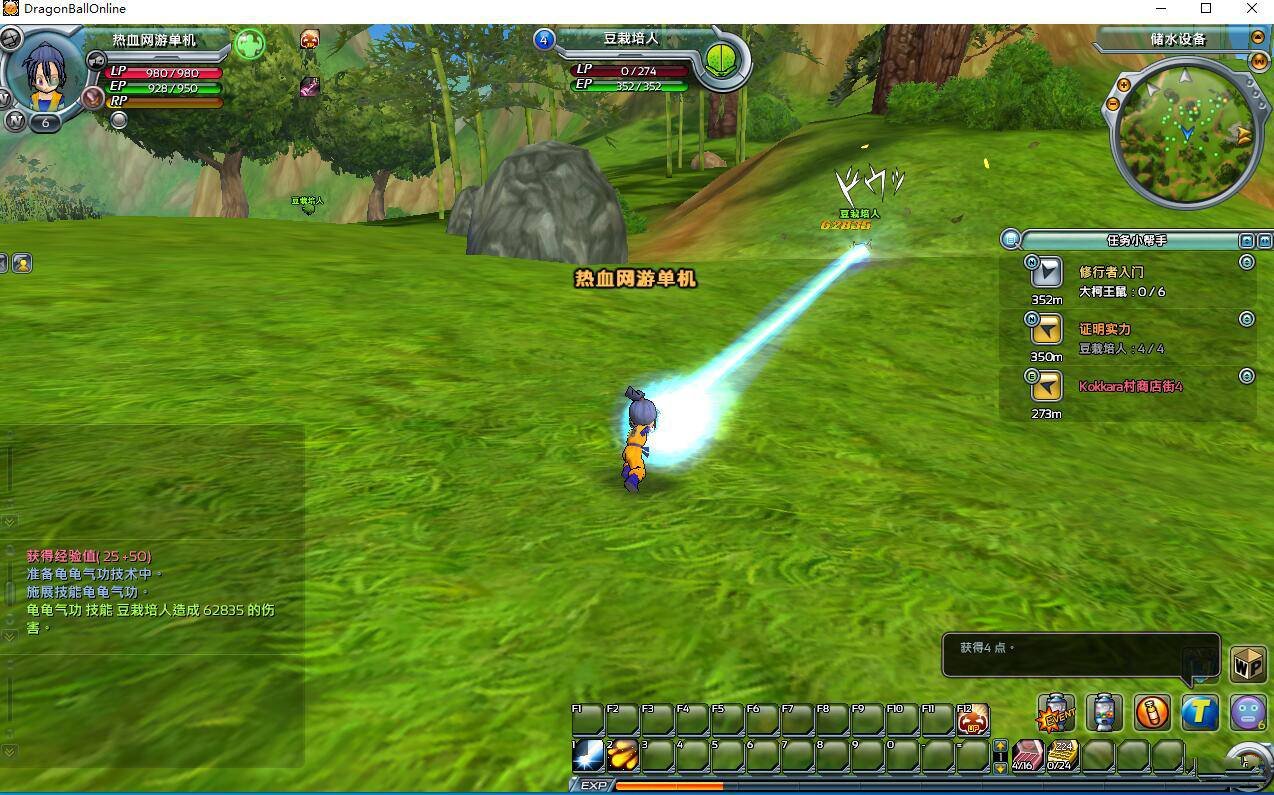Viewport: 1274px width, 795px height.
Task: Click the player character portrait
Action: (x=44, y=75)
